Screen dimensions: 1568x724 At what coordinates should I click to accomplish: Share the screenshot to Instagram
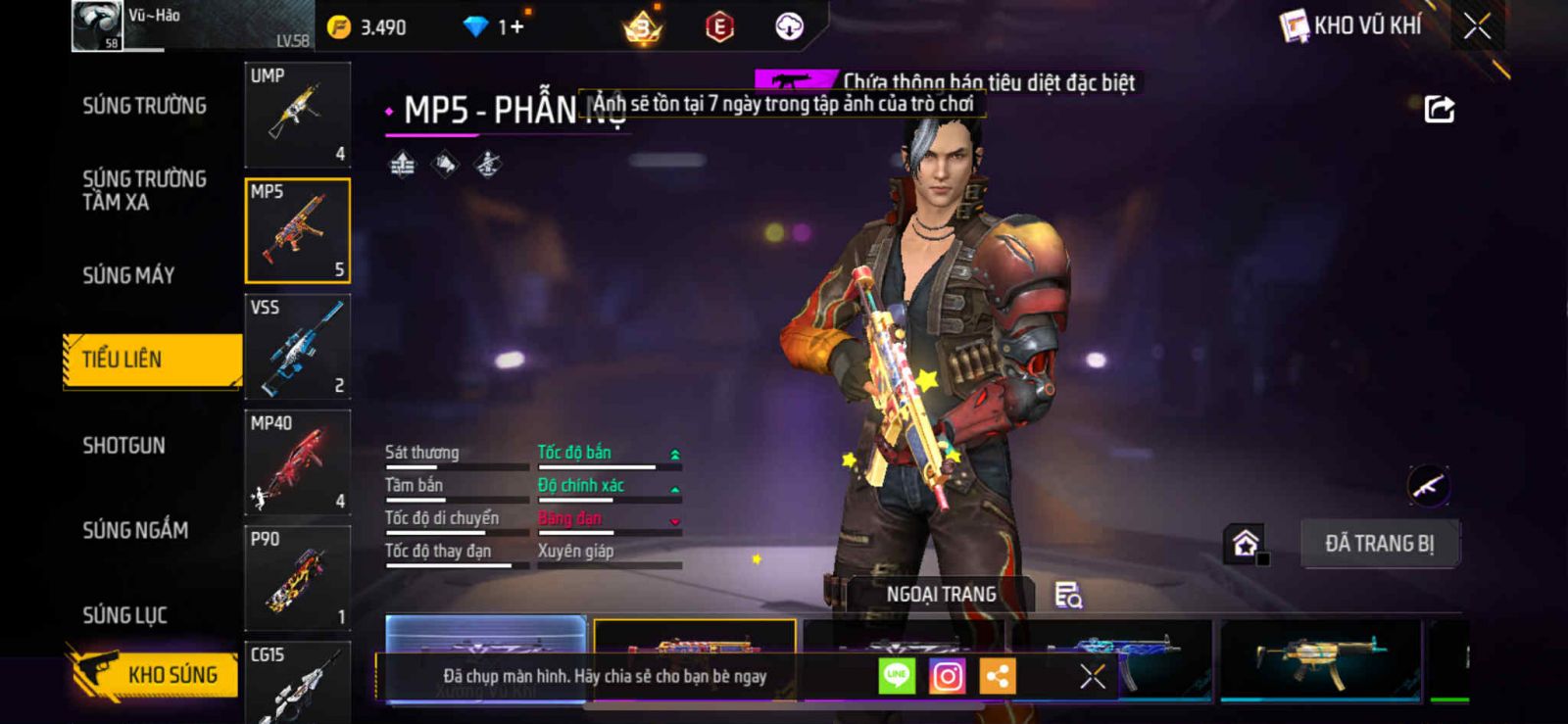click(947, 676)
